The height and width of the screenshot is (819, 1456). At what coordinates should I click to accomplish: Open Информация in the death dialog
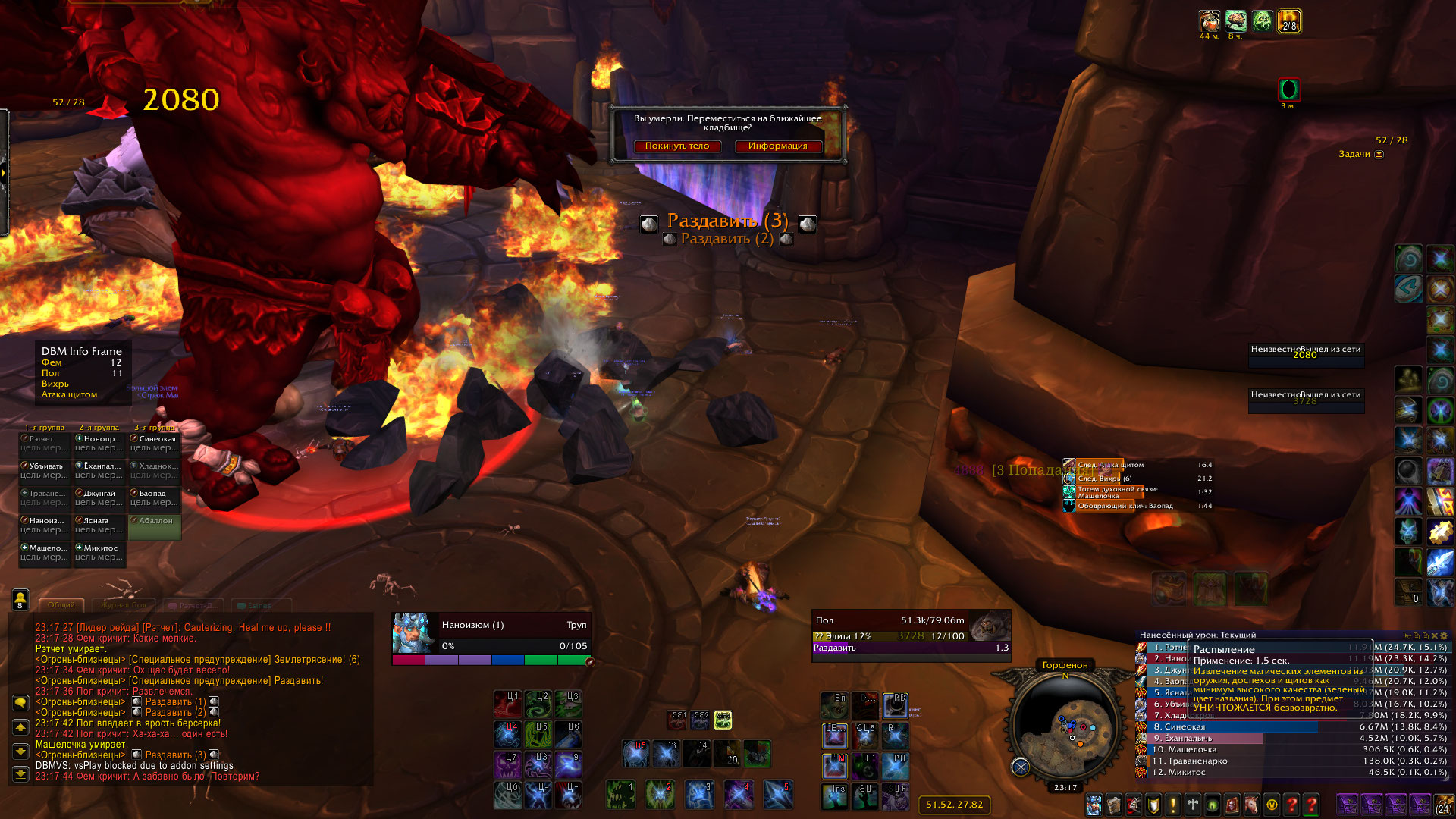(777, 146)
